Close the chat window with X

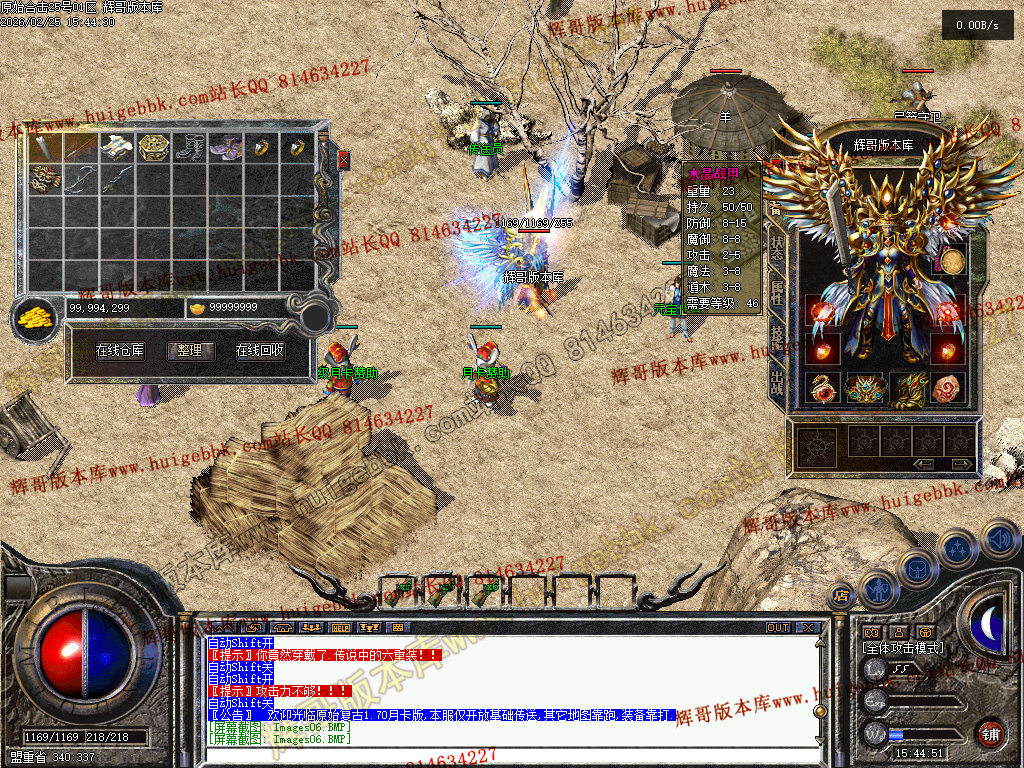807,628
